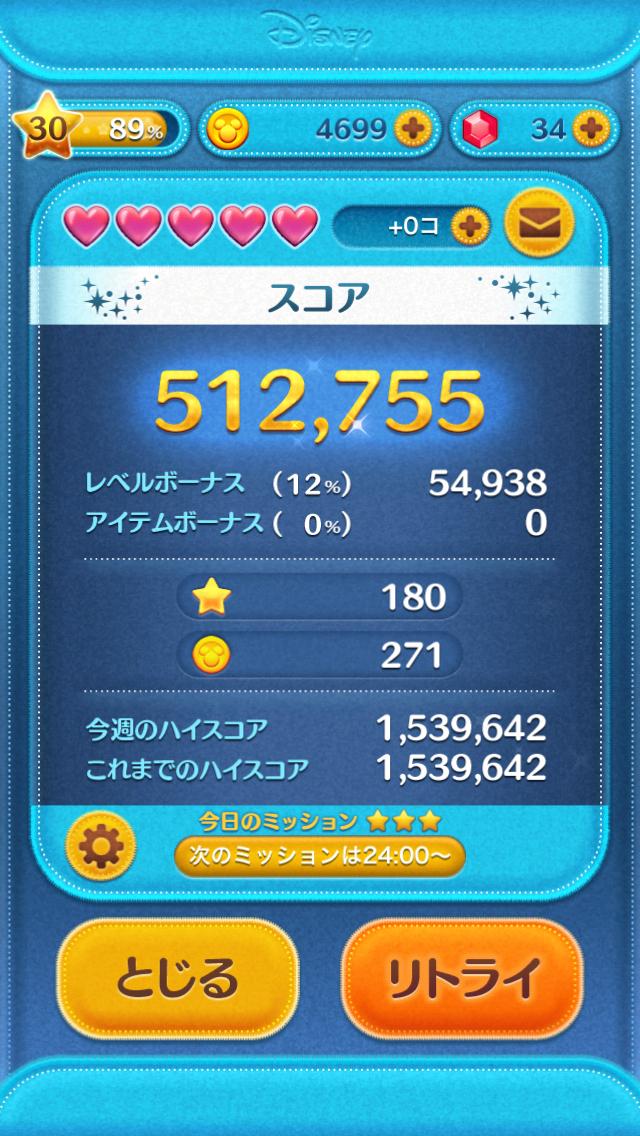Open the mailbox envelope icon
The height and width of the screenshot is (1136, 640).
[x=539, y=225]
